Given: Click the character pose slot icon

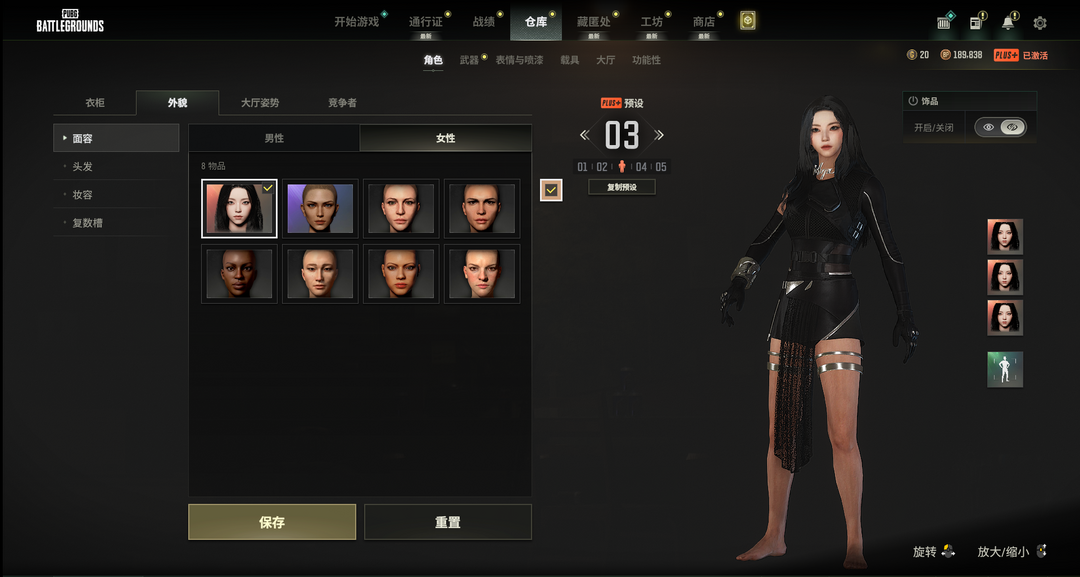Looking at the screenshot, I should pos(1005,369).
